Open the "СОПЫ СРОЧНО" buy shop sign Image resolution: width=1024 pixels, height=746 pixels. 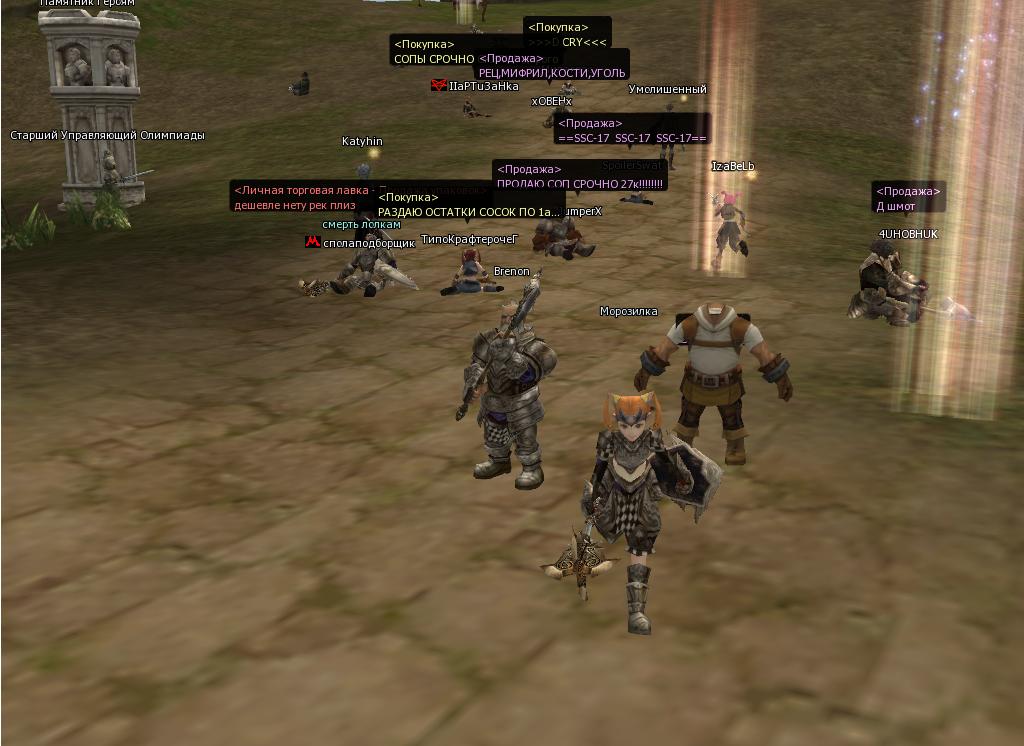click(x=432, y=58)
